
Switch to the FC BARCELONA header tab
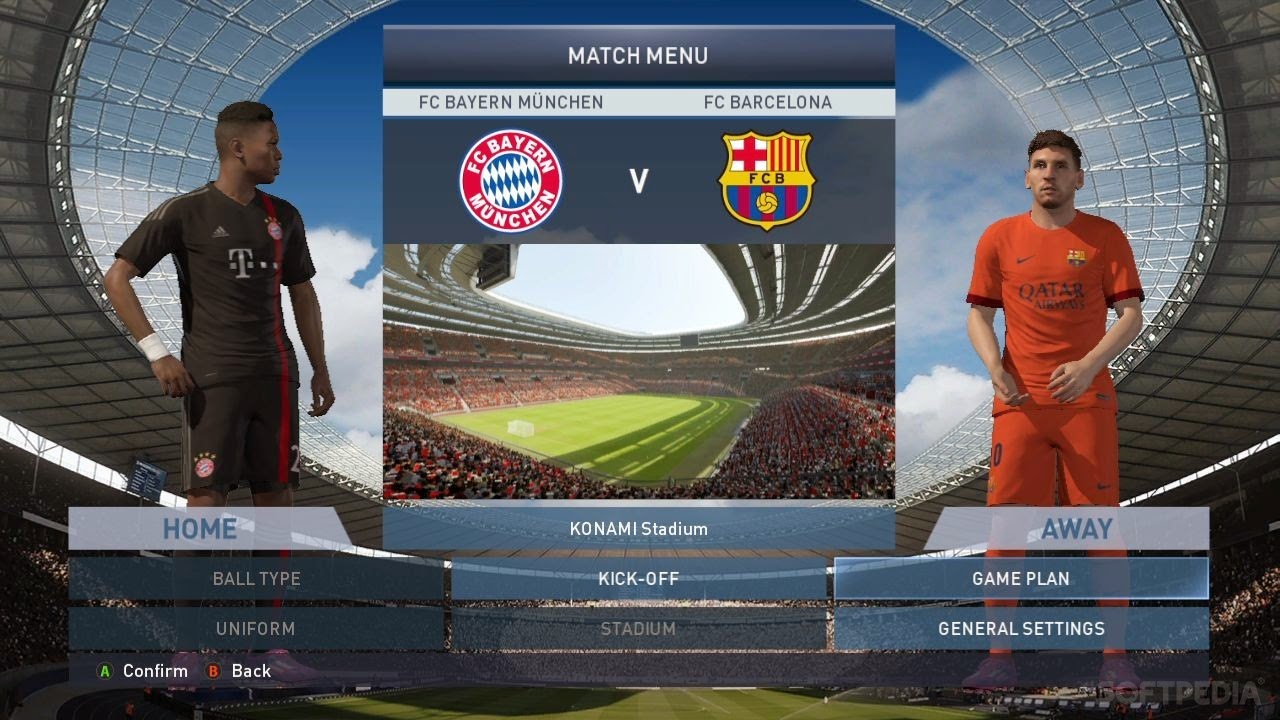click(769, 101)
